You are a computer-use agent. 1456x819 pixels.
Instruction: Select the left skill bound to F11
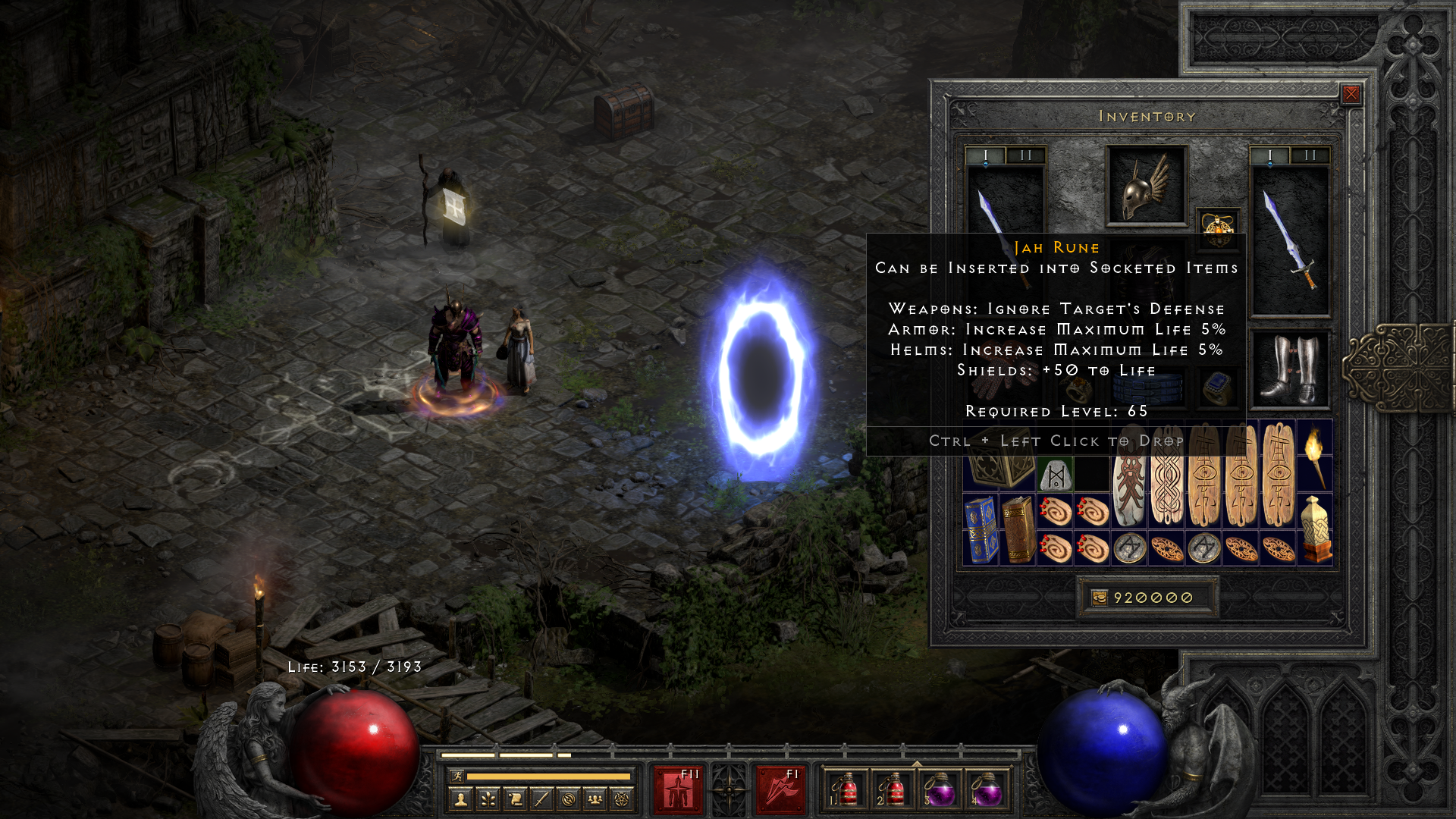click(678, 789)
